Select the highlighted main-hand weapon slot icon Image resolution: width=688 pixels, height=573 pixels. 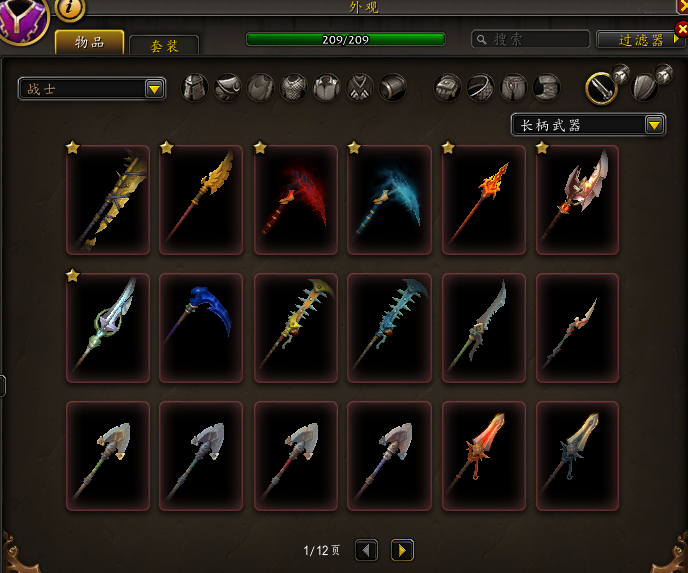pos(600,87)
